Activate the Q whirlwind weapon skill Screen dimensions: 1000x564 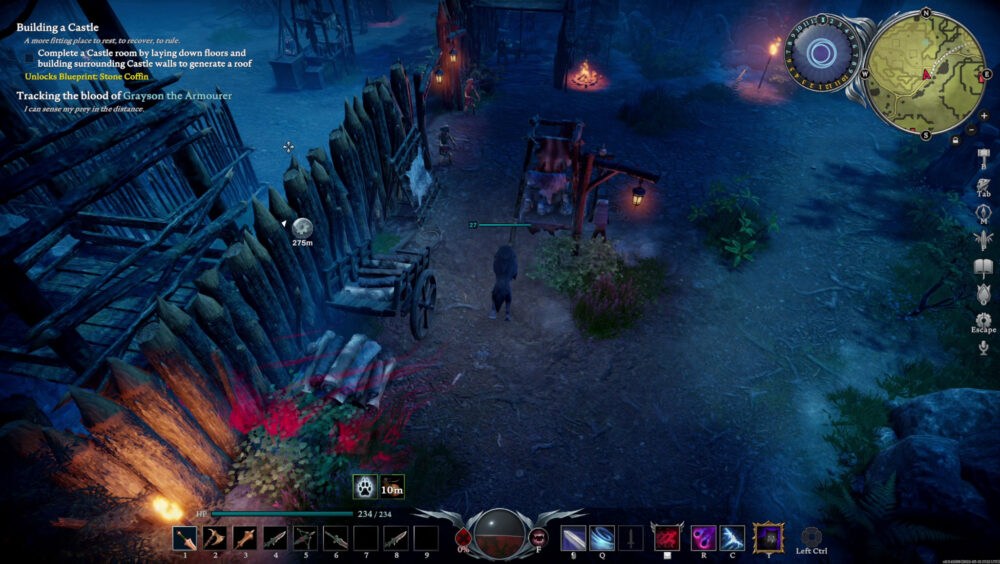[602, 538]
